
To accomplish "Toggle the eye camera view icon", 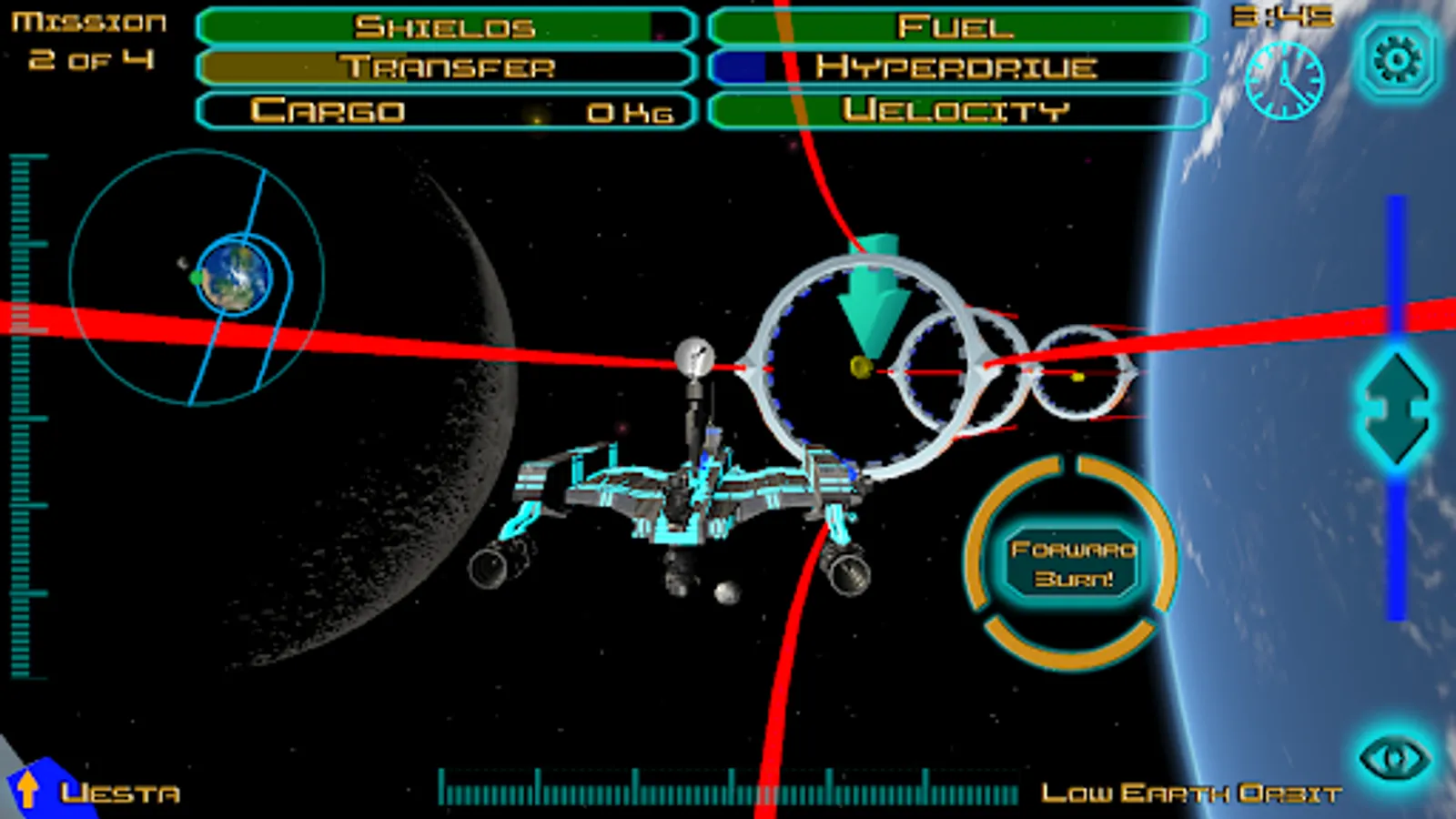I will [1394, 758].
